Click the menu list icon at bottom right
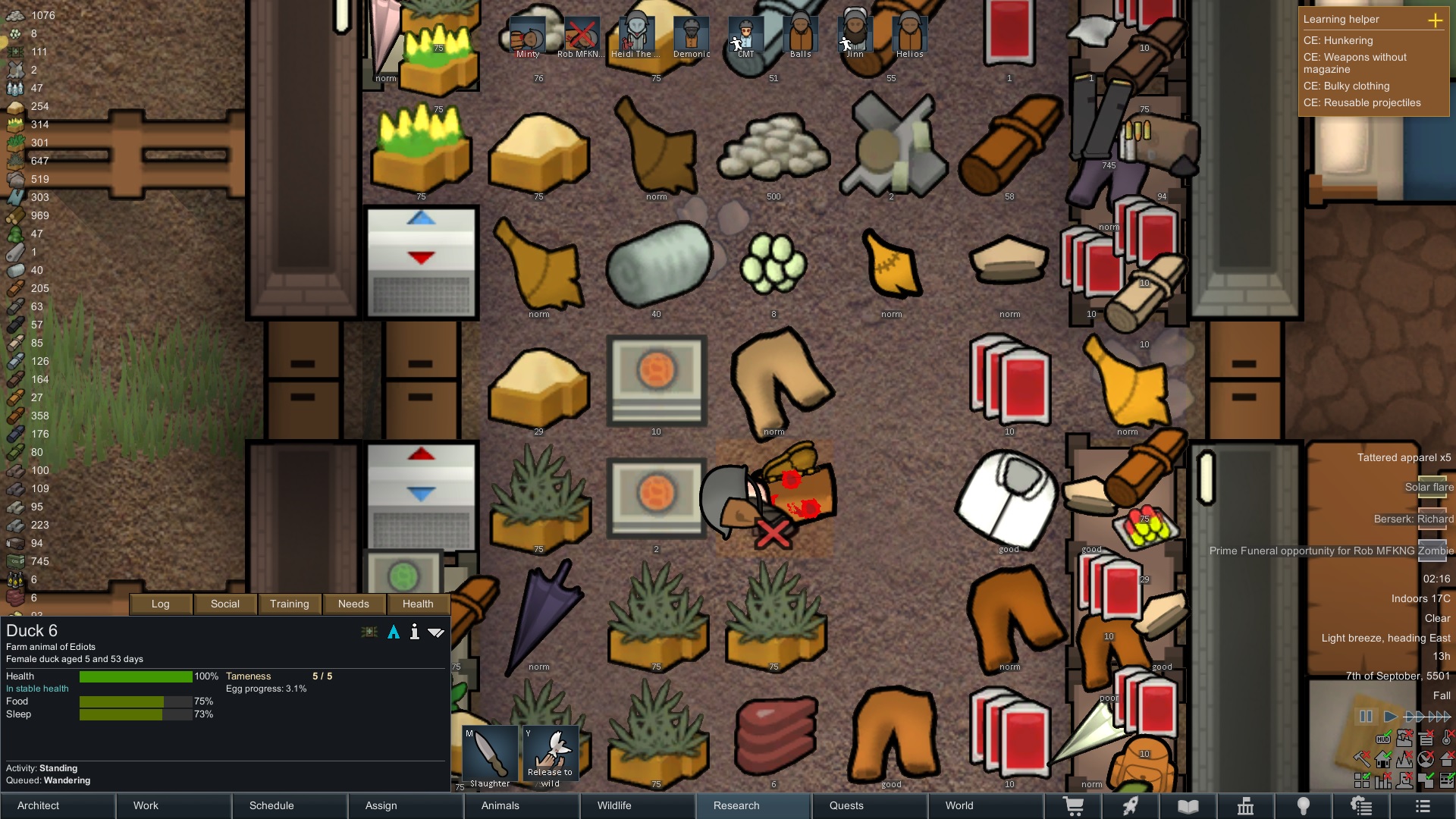This screenshot has width=1456, height=819. point(1422,806)
